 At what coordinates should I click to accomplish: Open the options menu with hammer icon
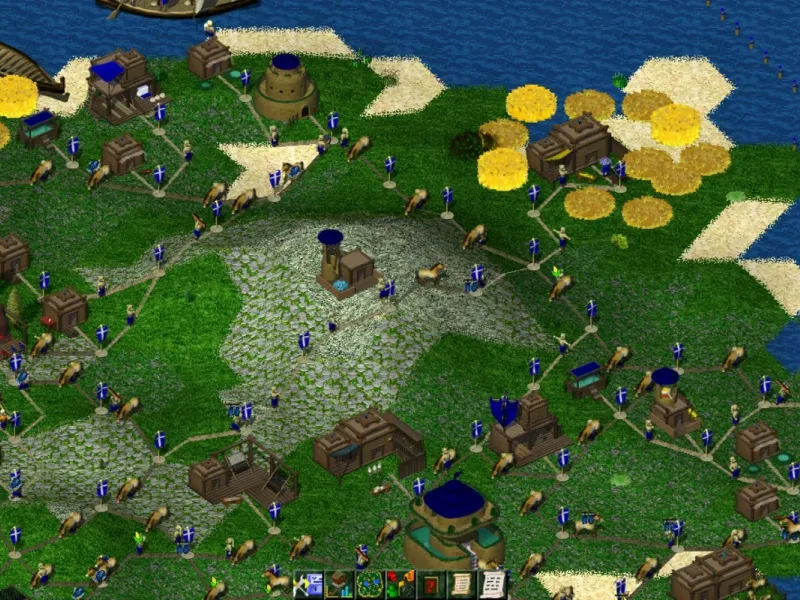(x=307, y=585)
